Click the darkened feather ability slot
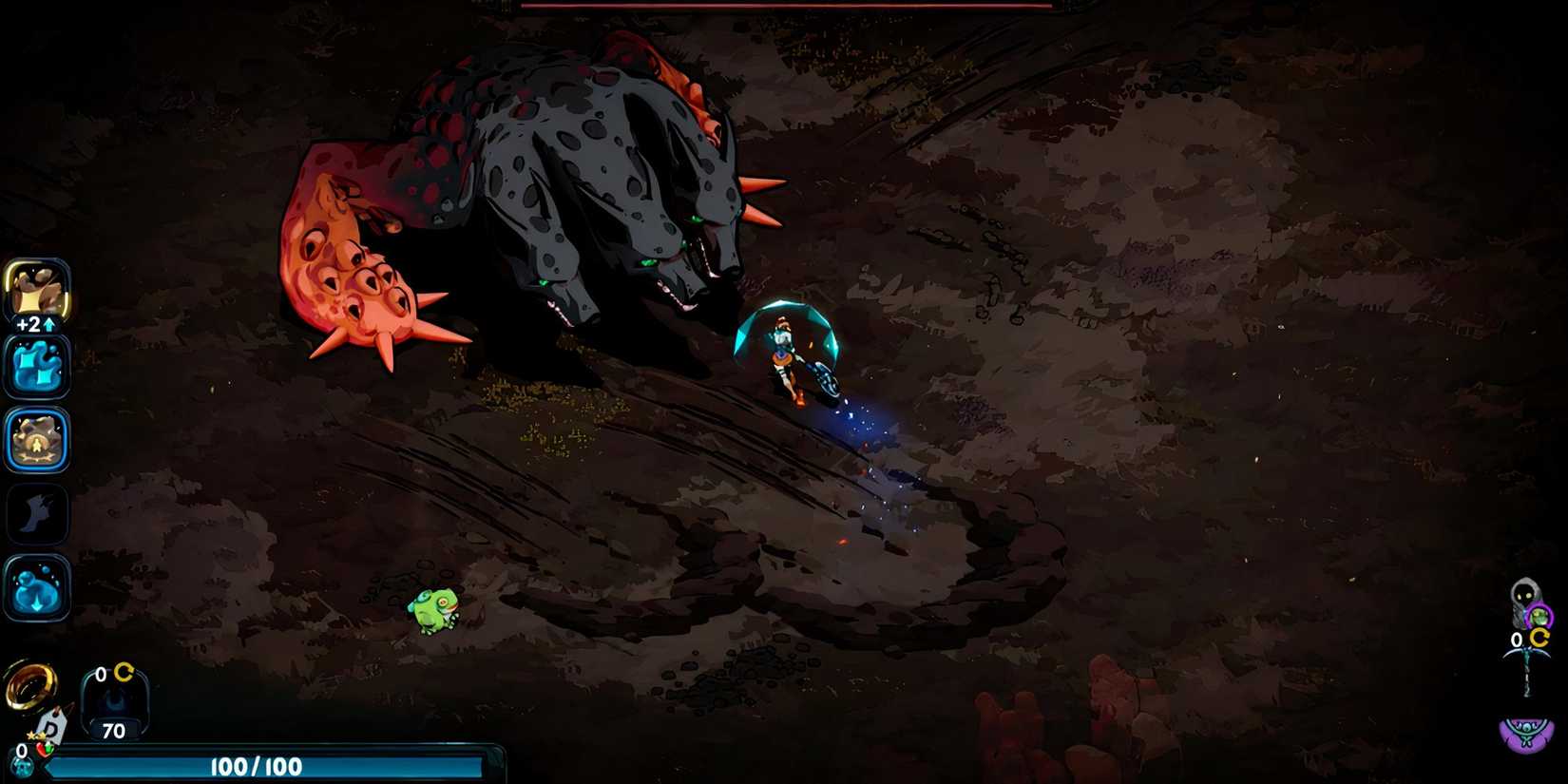The image size is (1568, 784). pos(37,513)
